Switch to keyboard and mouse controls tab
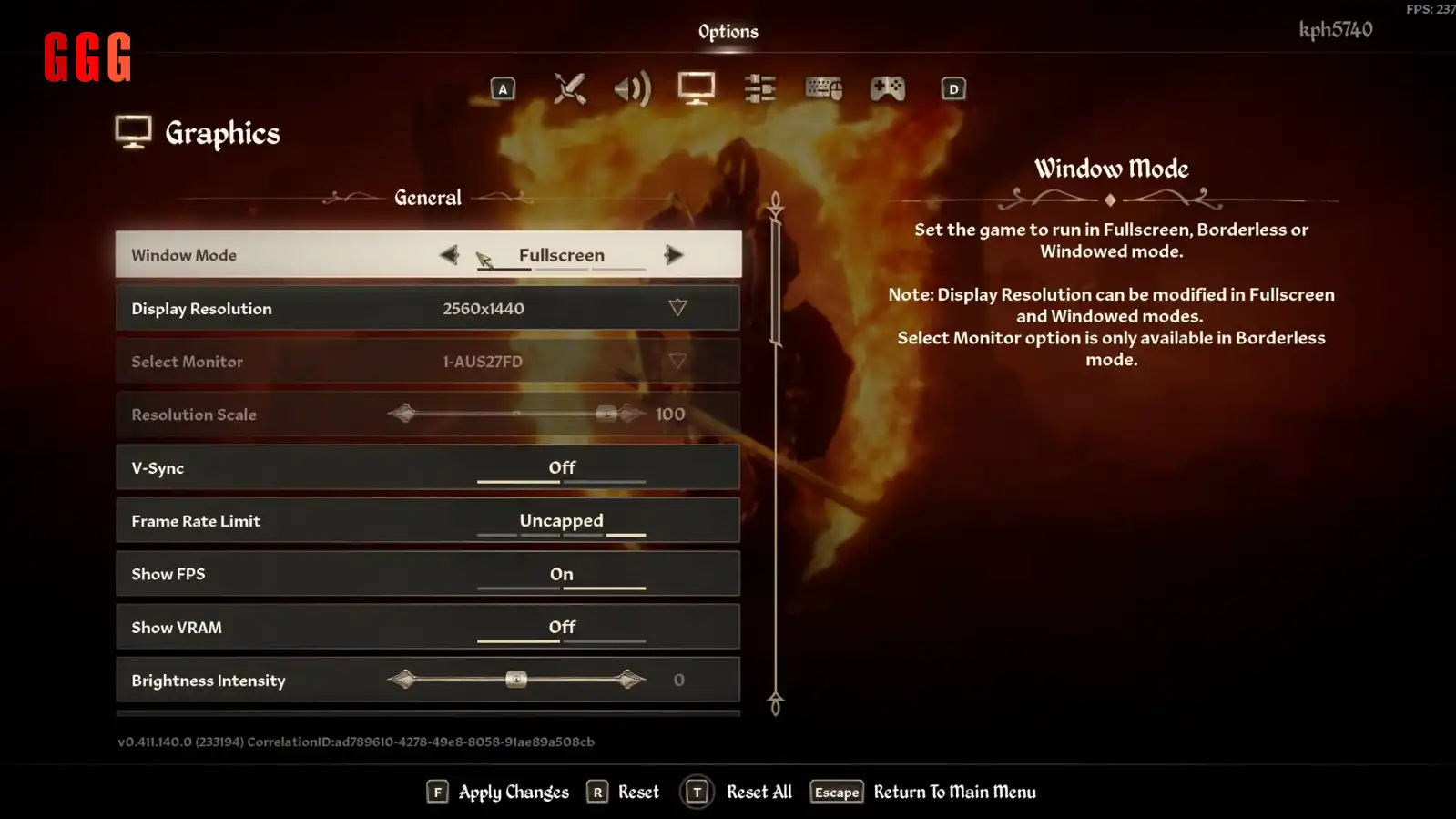The width and height of the screenshot is (1456, 819). pyautogui.click(x=823, y=88)
